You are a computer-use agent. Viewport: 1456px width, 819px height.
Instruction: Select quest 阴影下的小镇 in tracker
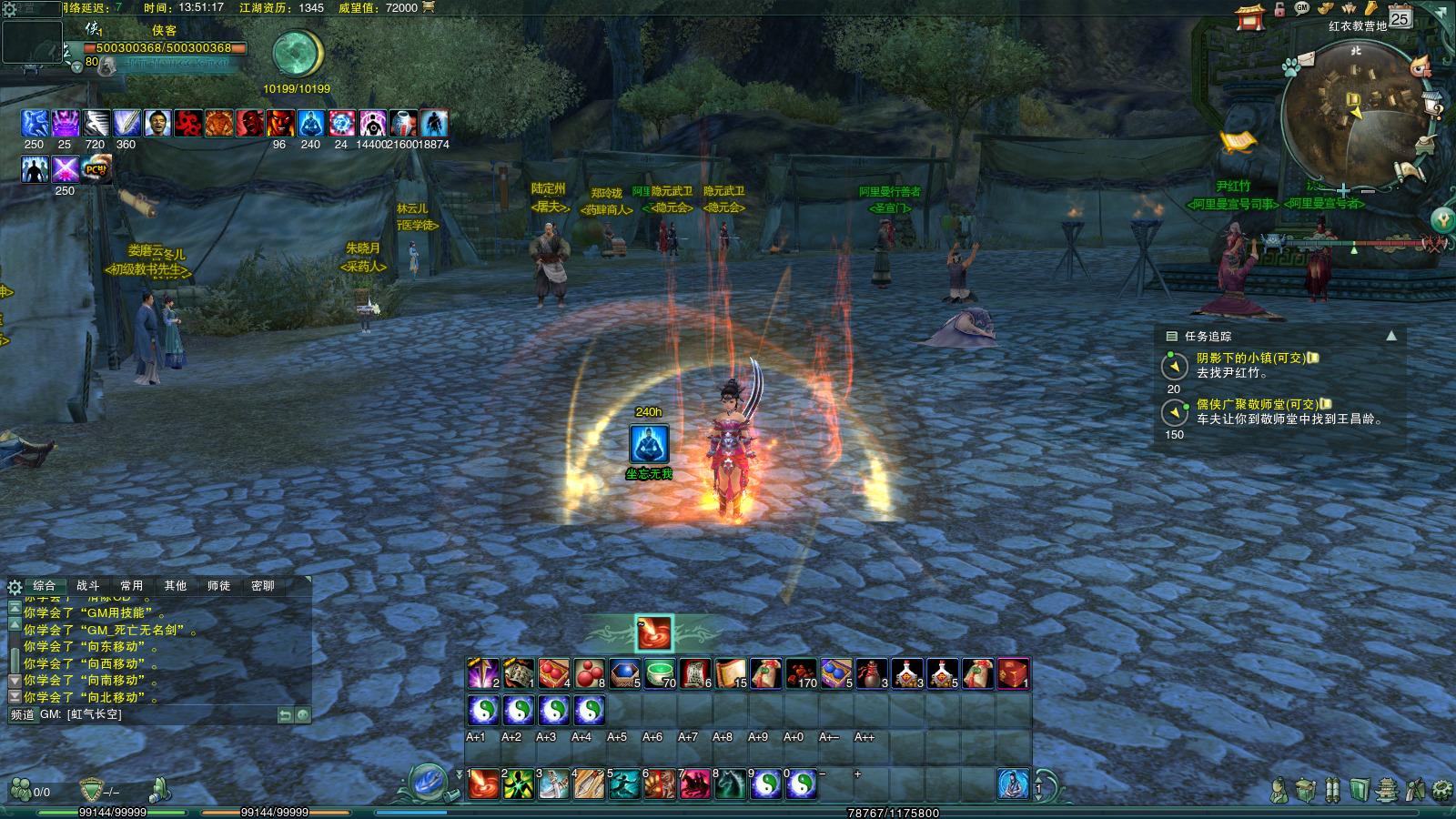coord(1250,359)
